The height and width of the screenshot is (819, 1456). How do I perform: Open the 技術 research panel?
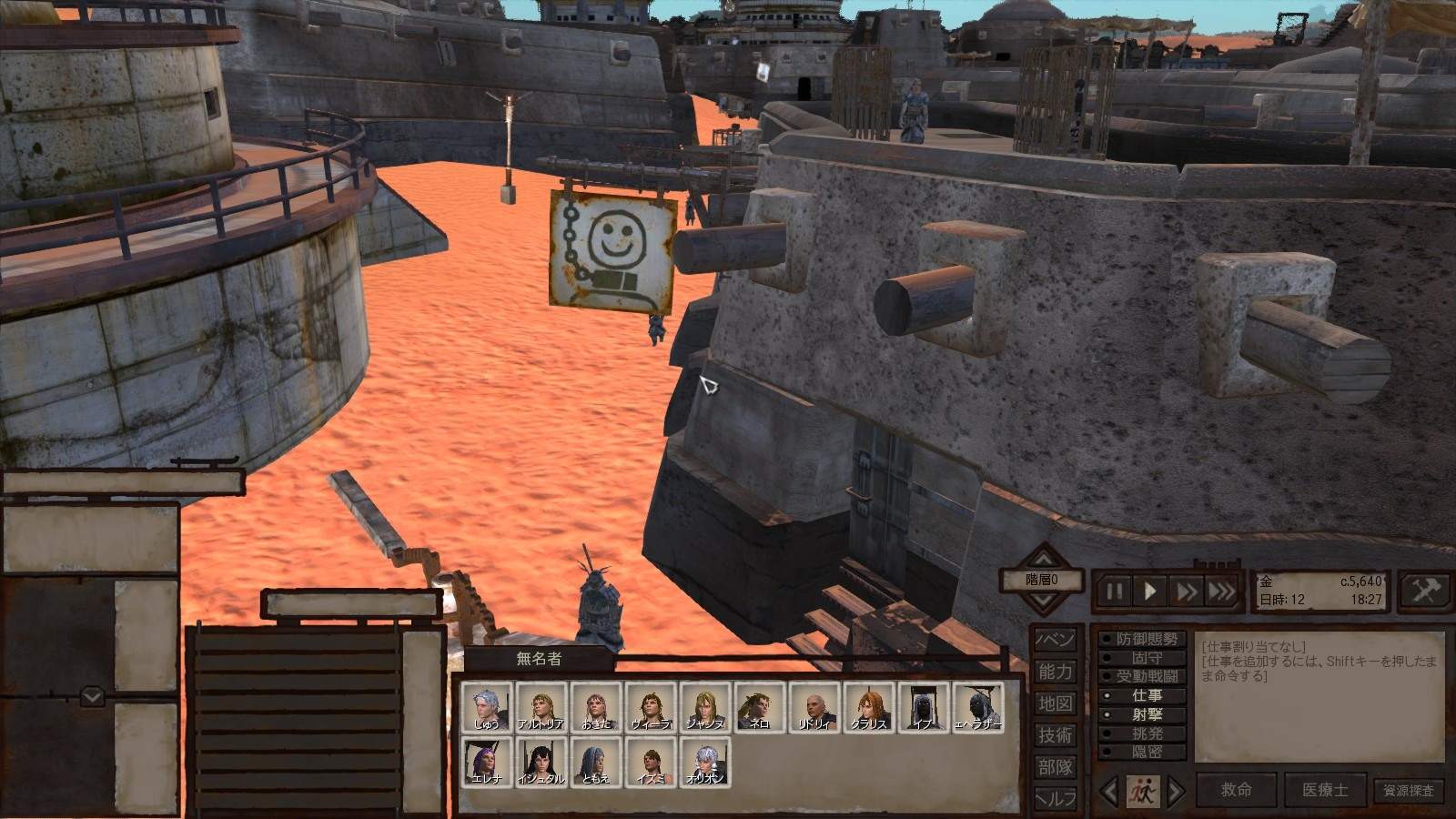coord(1056,735)
